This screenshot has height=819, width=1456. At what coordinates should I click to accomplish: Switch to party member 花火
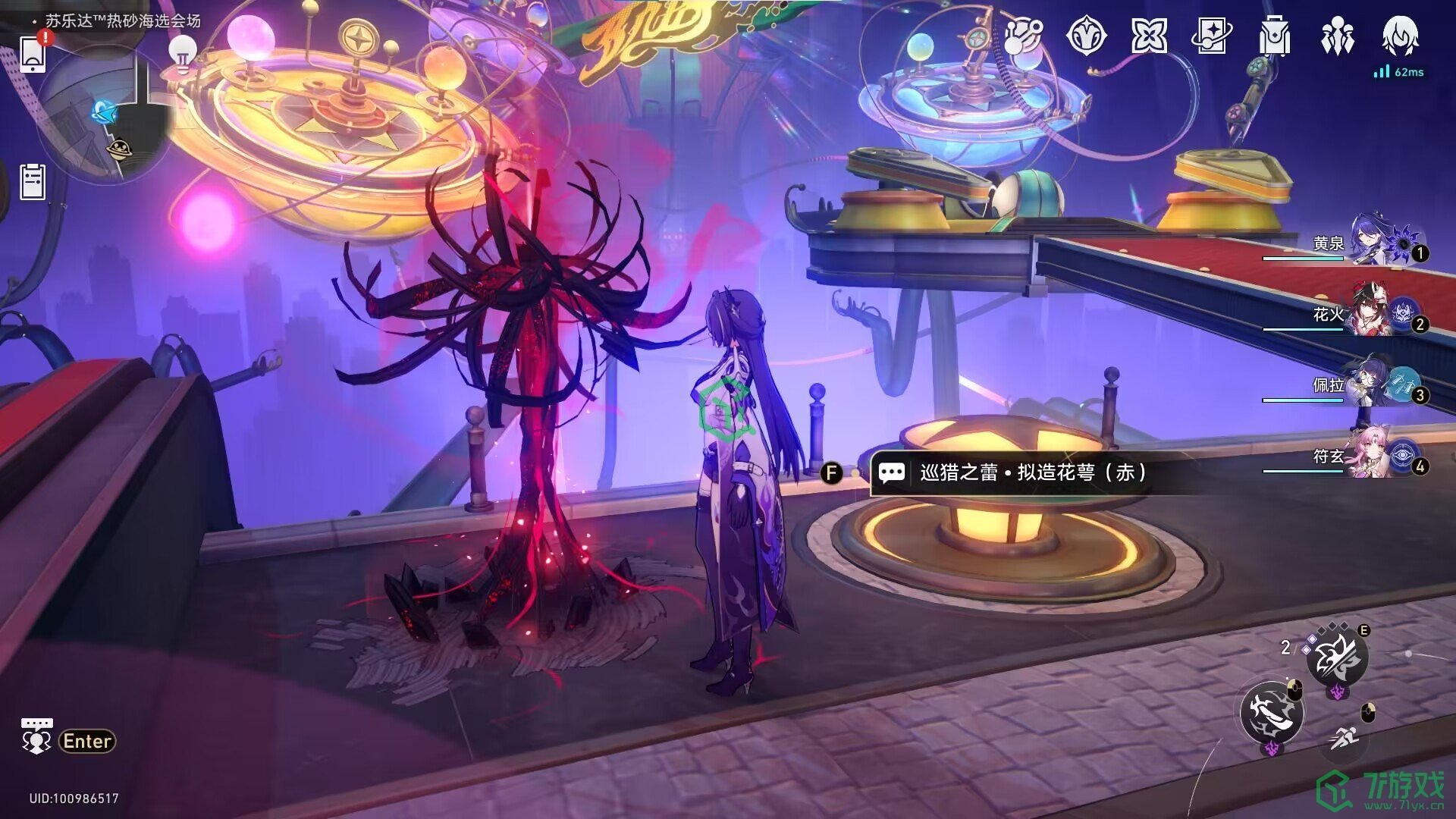(x=1373, y=312)
